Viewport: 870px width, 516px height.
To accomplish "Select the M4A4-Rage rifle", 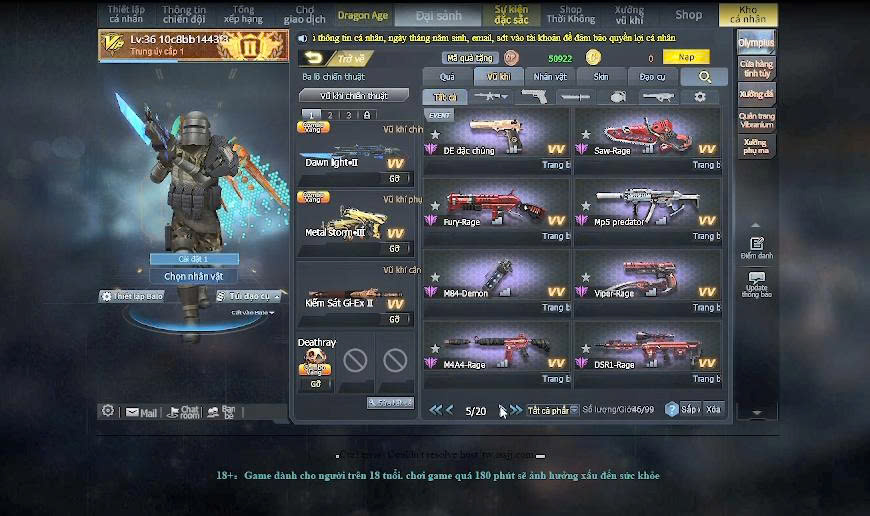I will [496, 352].
